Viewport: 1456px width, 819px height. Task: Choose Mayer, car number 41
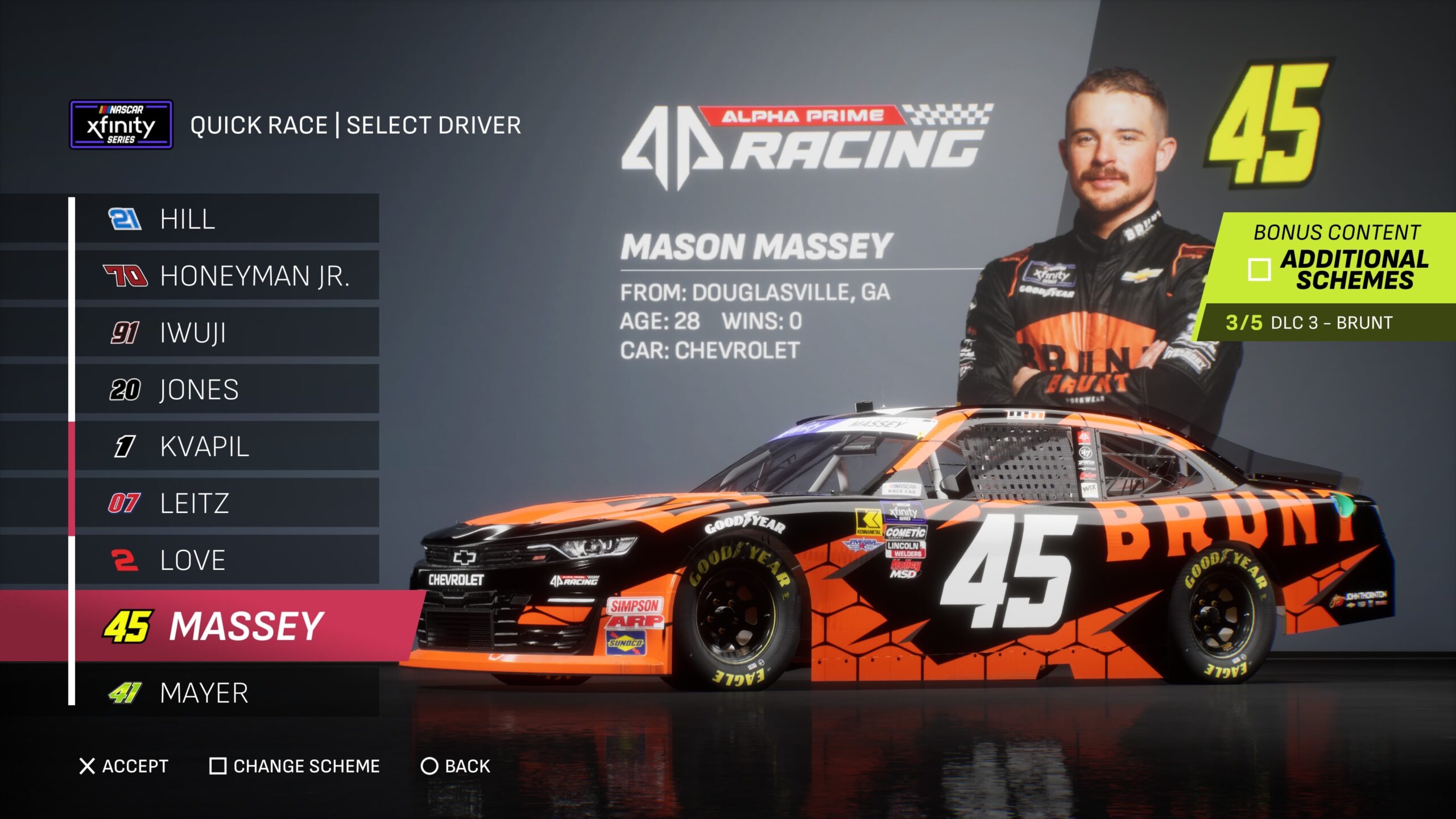(226, 693)
